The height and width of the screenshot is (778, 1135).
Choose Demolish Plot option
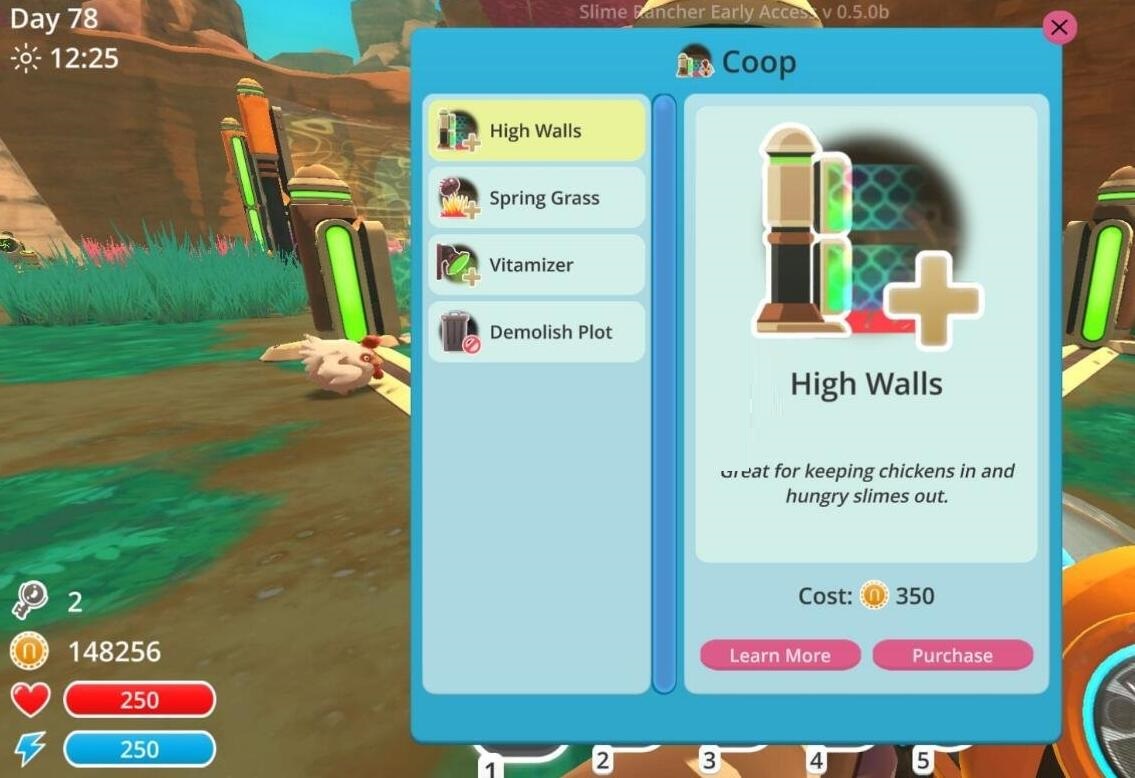[537, 332]
